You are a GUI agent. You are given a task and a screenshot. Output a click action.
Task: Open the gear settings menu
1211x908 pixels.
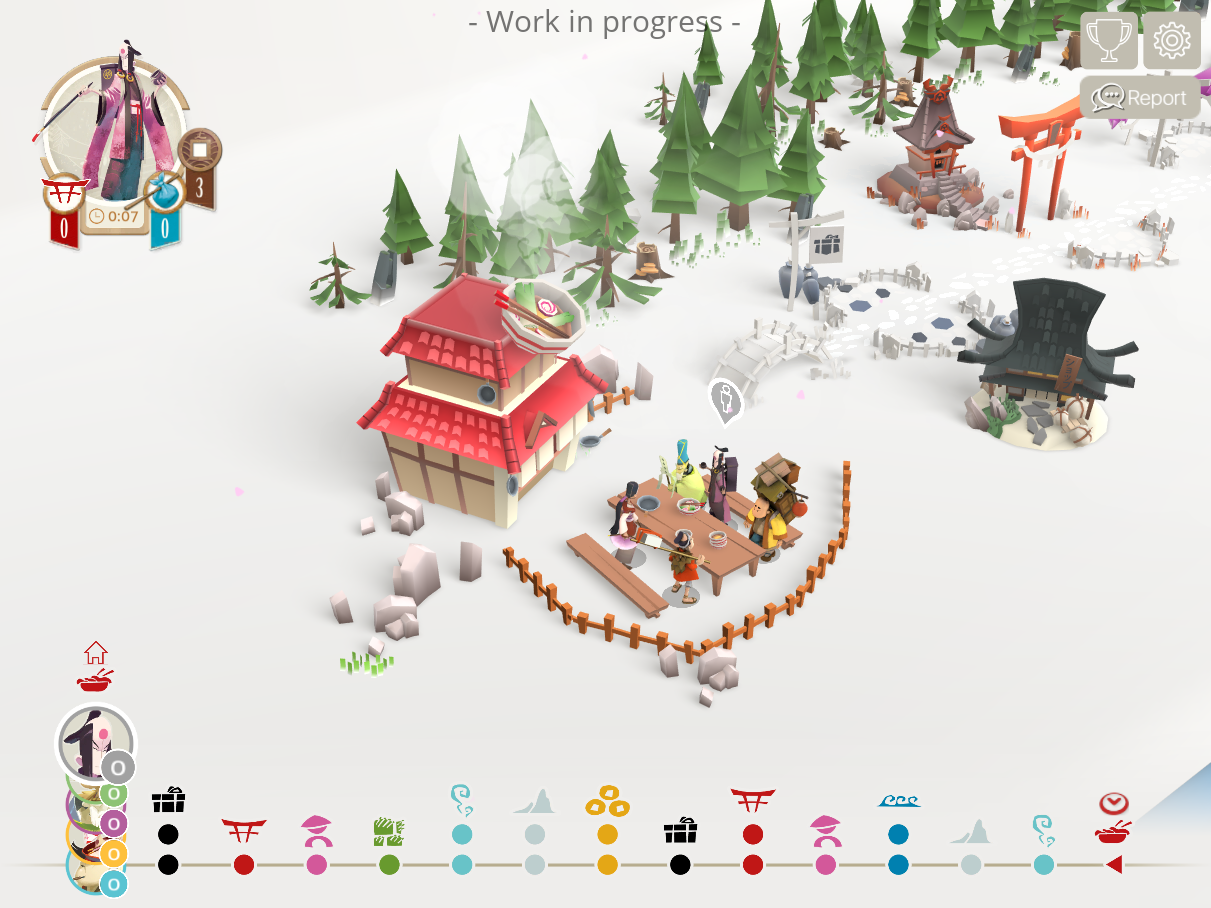(1171, 41)
